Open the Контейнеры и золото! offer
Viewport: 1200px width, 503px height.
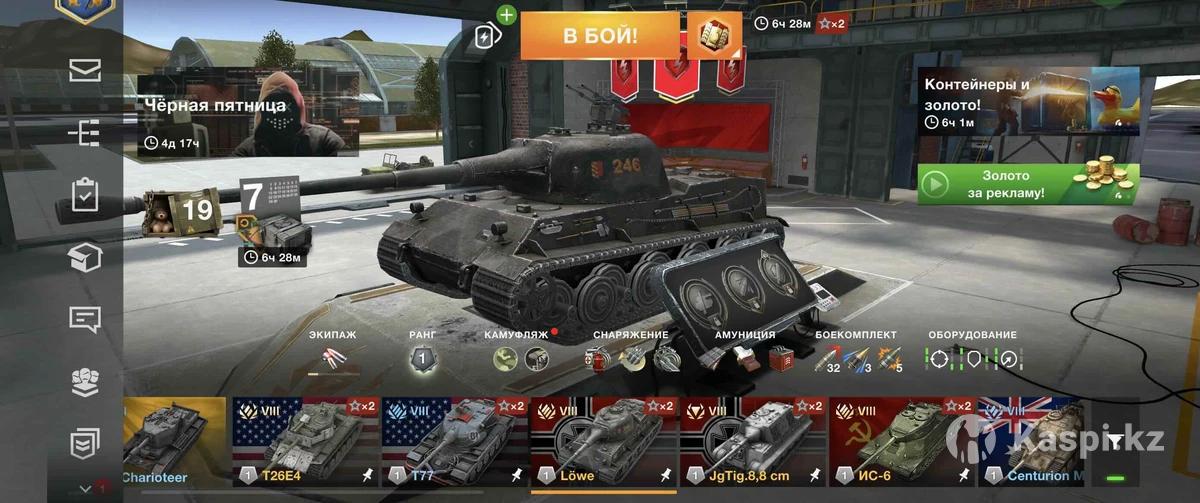(x=1029, y=102)
